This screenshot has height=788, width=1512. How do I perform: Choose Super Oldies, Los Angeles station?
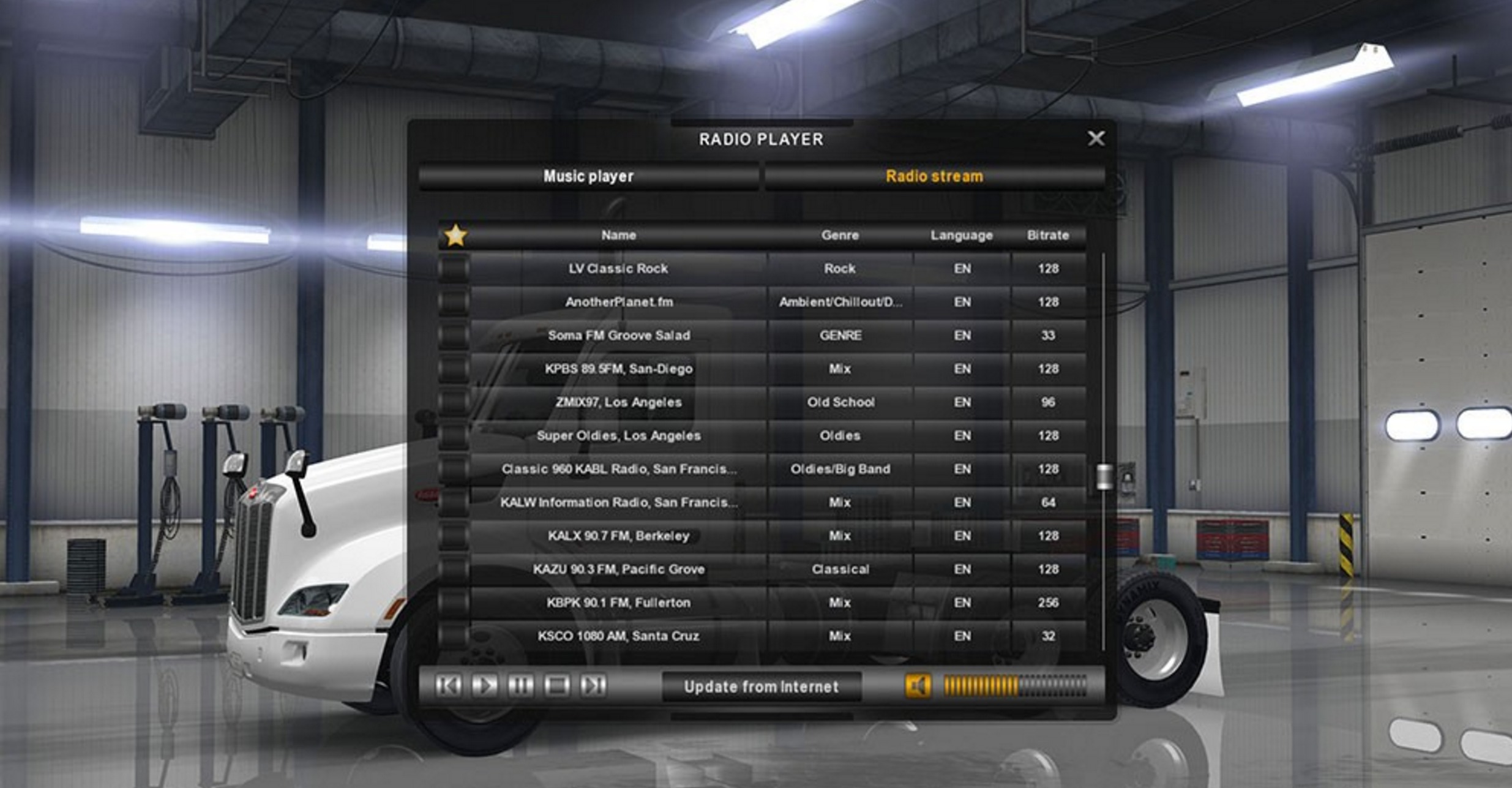pos(618,435)
